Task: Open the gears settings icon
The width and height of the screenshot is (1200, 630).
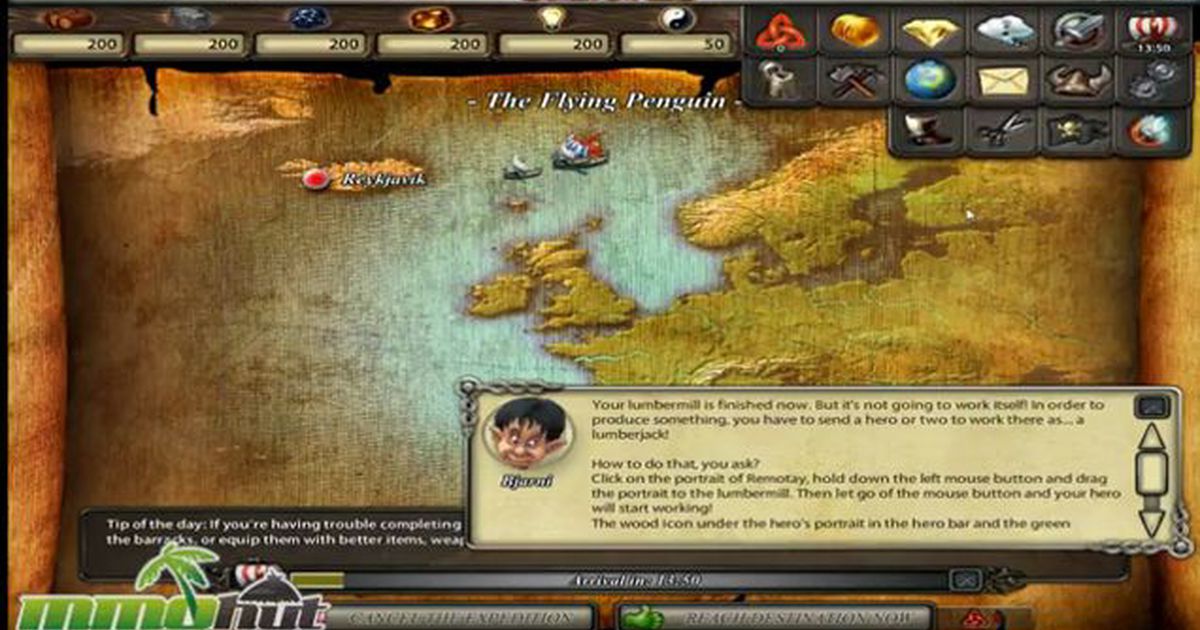Action: (x=1154, y=81)
